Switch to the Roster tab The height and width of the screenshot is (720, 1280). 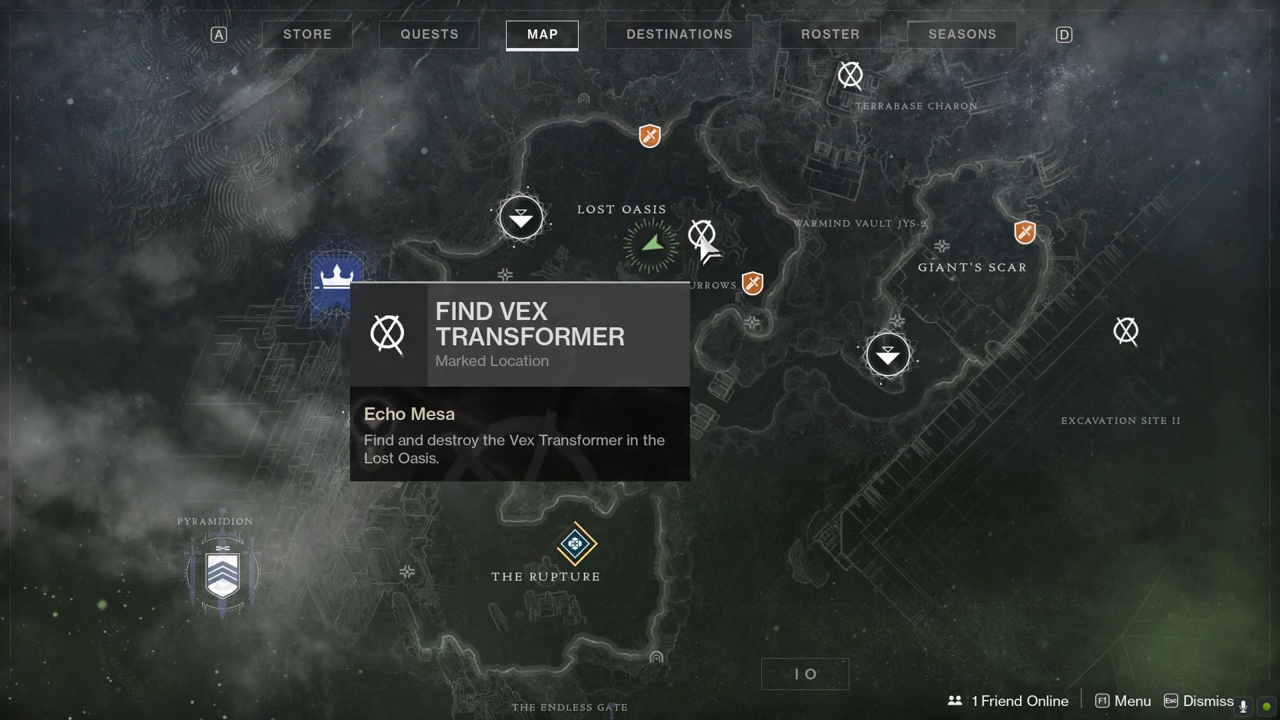click(830, 34)
